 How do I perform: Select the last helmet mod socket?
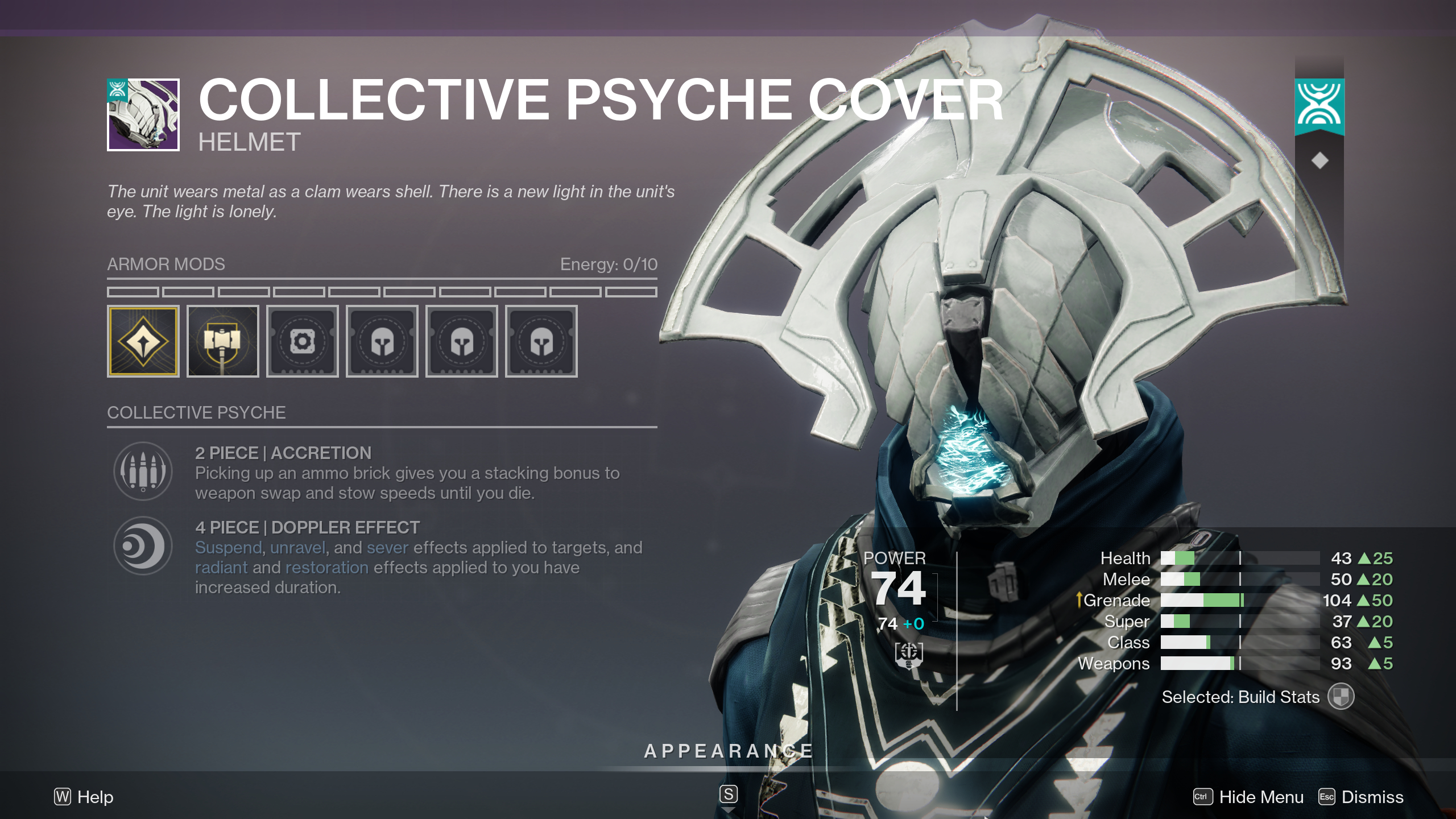(541, 341)
